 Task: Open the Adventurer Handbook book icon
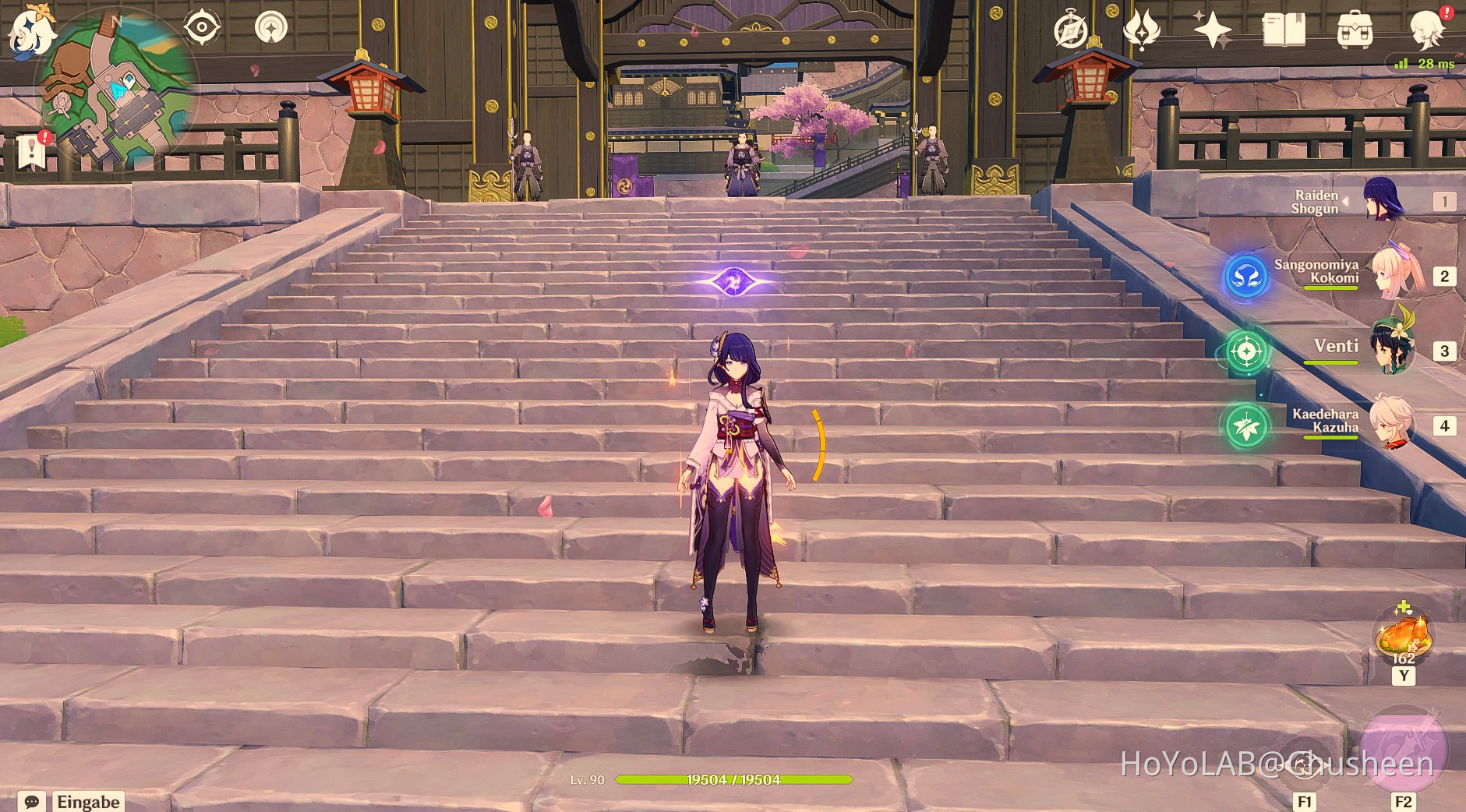coord(1284,30)
